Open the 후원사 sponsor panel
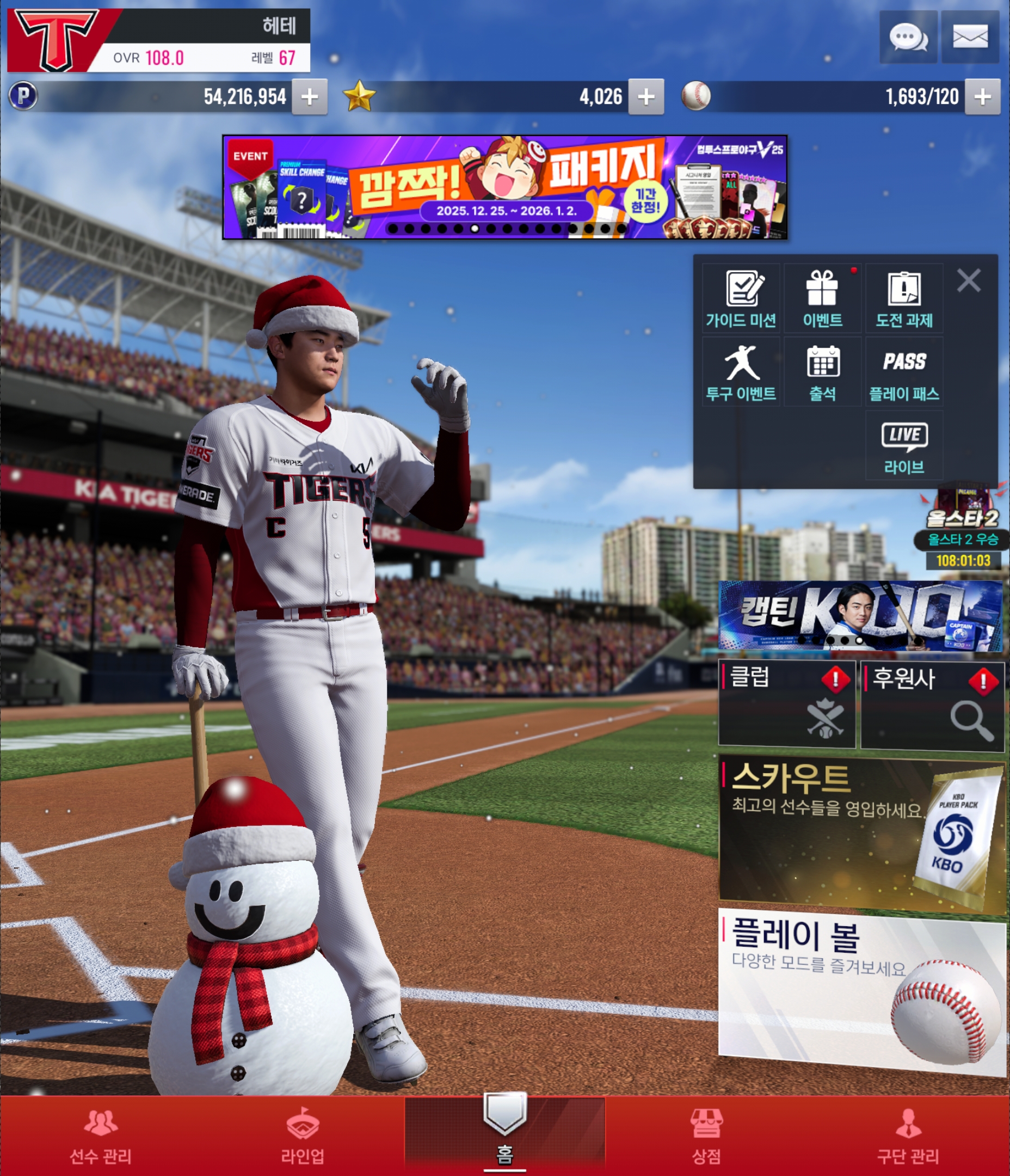The width and height of the screenshot is (1010, 1176). (932, 705)
